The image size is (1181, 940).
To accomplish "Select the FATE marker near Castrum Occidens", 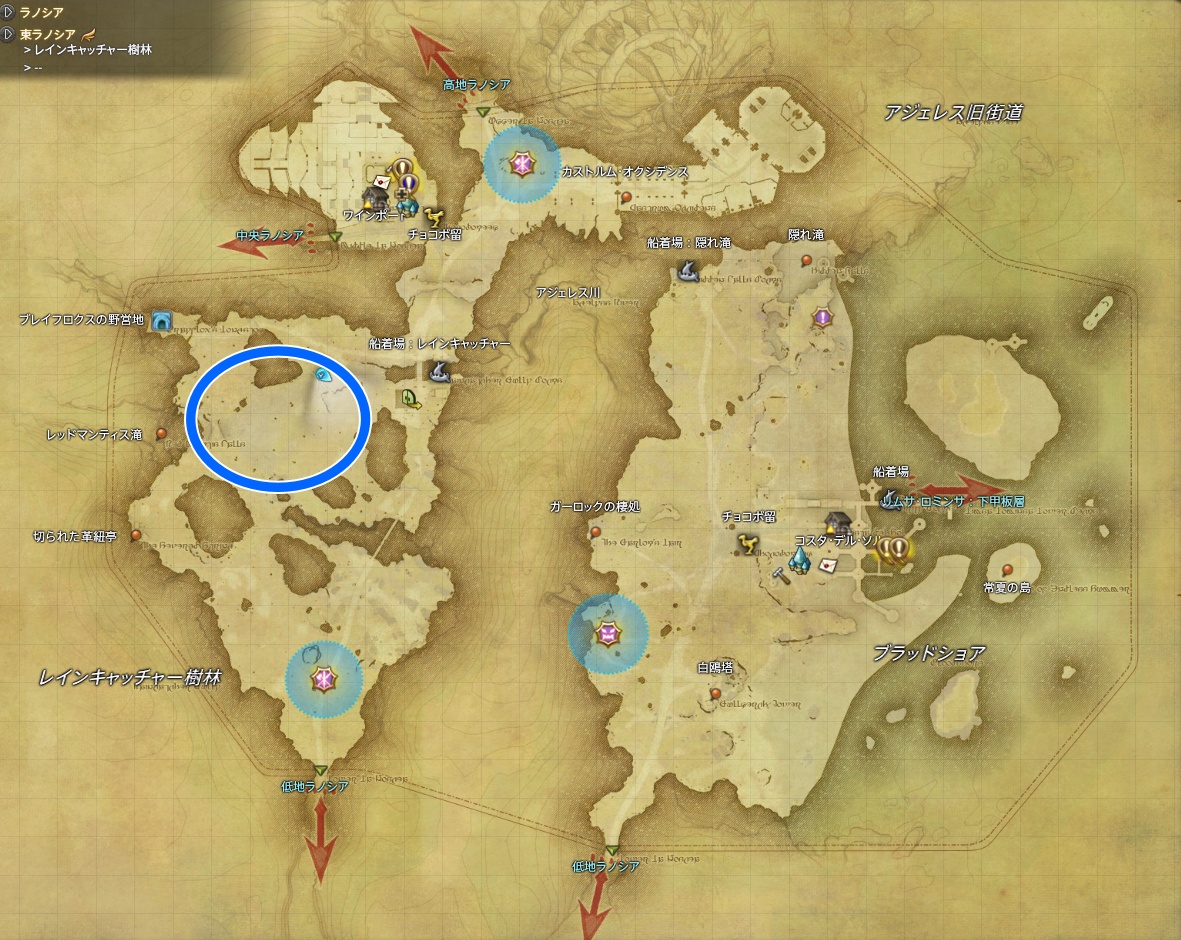I will [x=520, y=163].
